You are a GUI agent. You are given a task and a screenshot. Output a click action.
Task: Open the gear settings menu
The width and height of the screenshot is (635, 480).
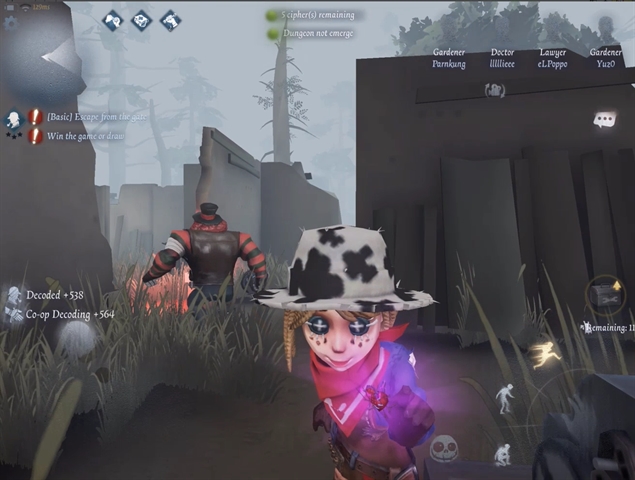tap(11, 22)
